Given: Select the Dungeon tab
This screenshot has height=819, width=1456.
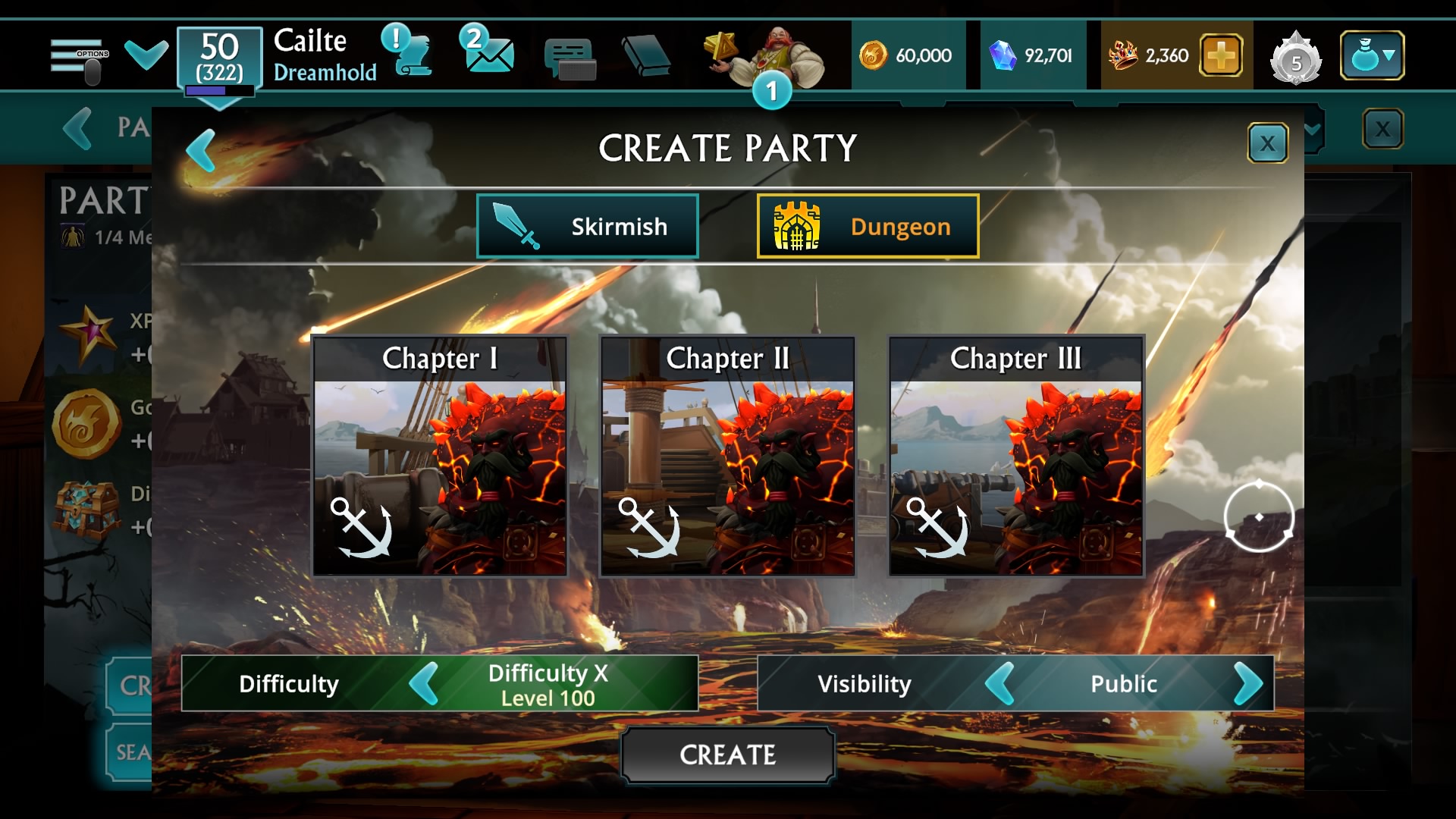Looking at the screenshot, I should (x=867, y=225).
